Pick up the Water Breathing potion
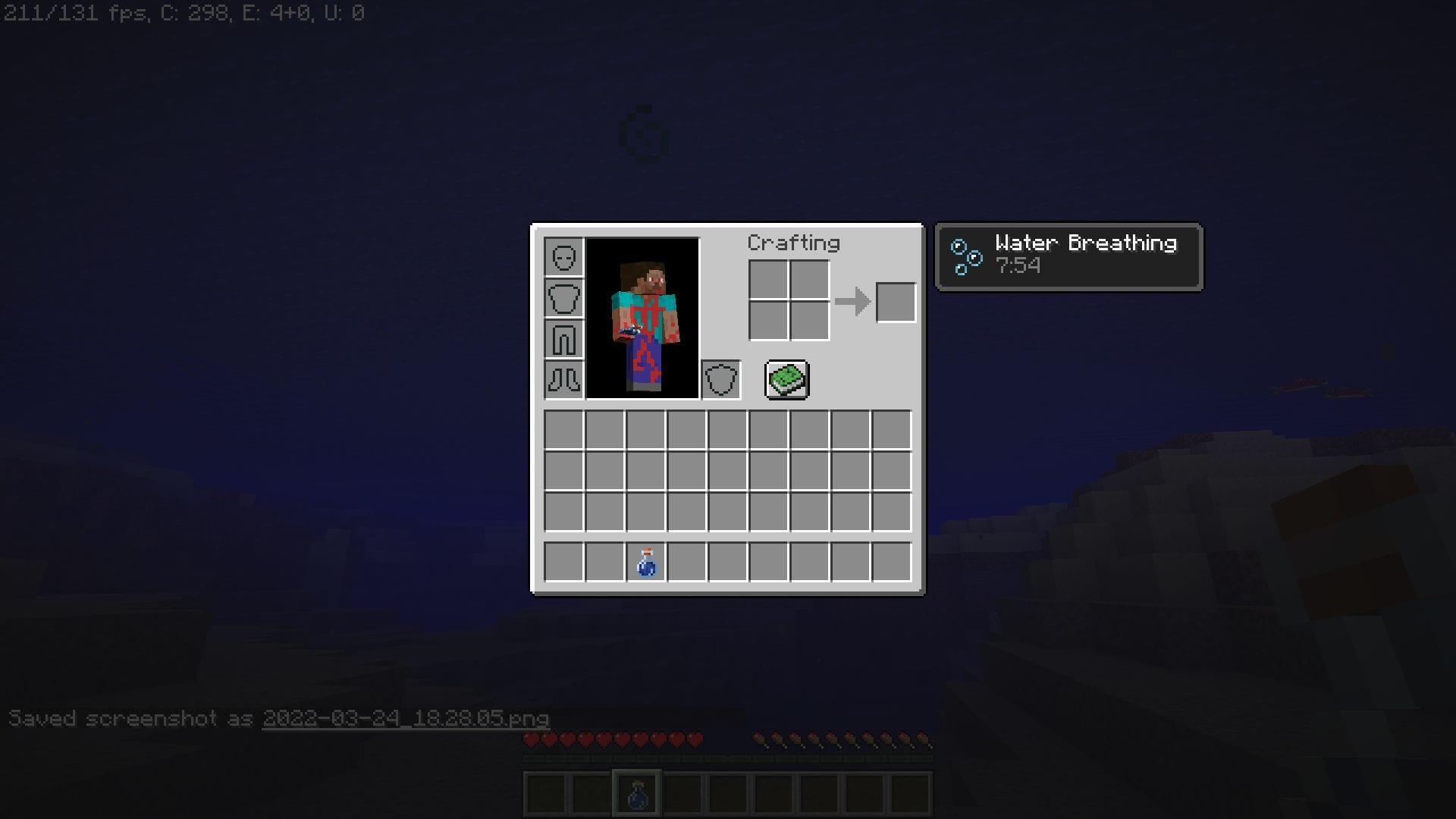This screenshot has height=819, width=1456. [647, 560]
